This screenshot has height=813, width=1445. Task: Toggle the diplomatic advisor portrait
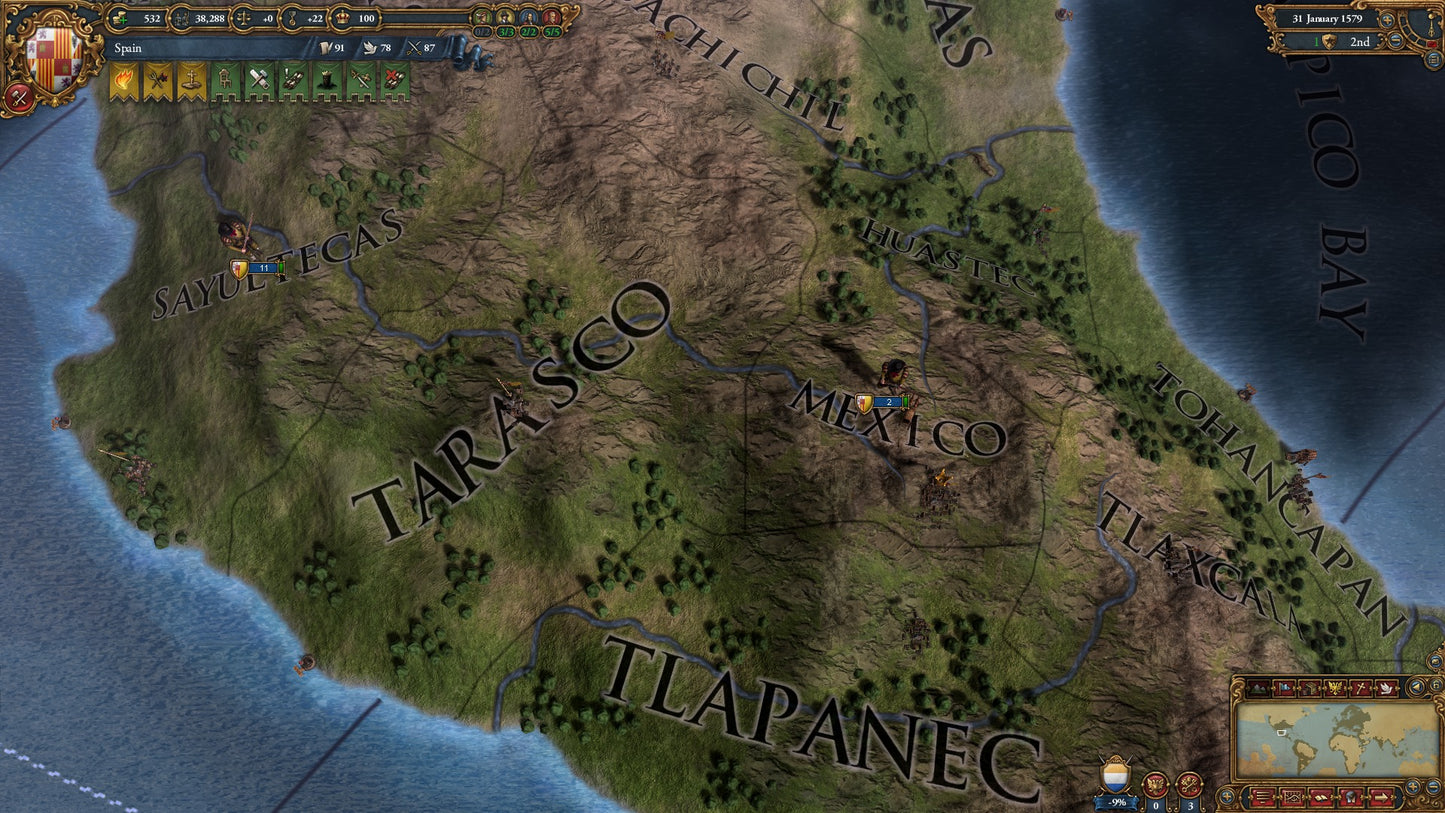coord(527,17)
